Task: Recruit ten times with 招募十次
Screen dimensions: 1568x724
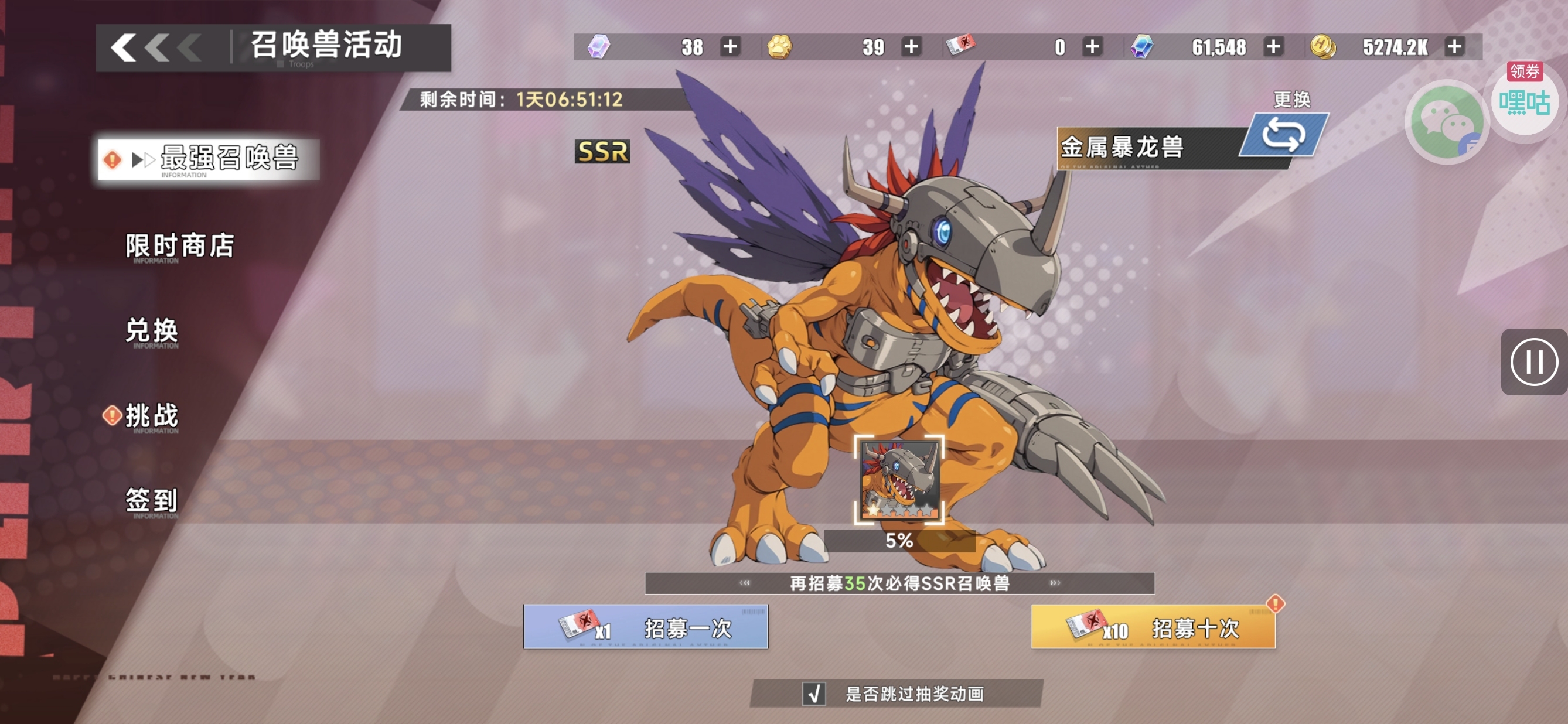Action: click(x=1153, y=627)
